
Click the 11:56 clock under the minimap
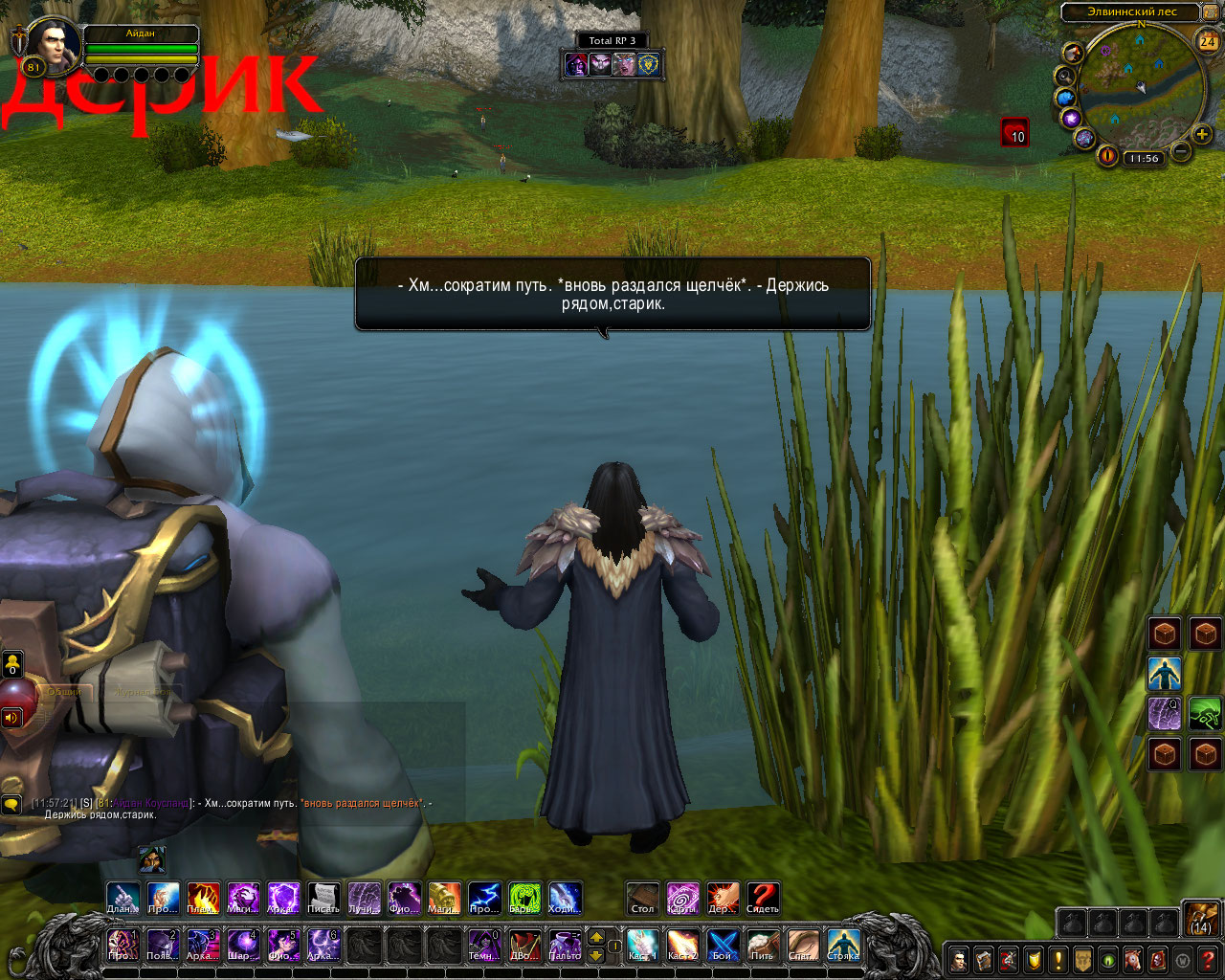point(1143,159)
